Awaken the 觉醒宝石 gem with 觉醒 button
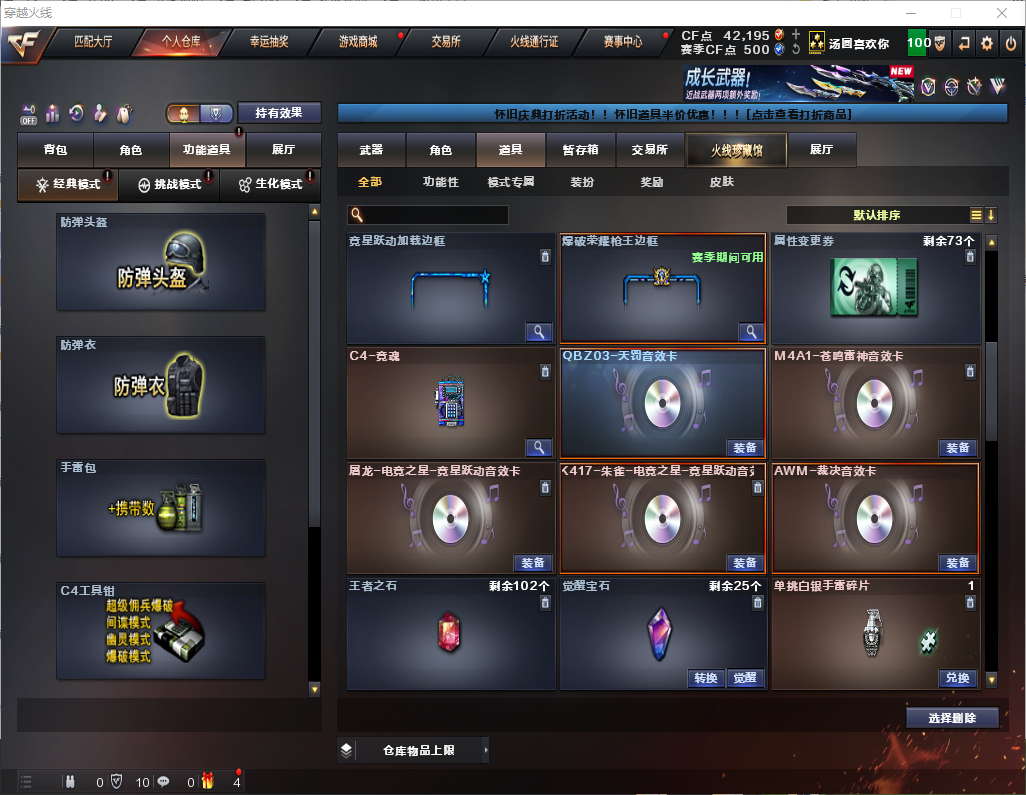The height and width of the screenshot is (795, 1026). (744, 678)
